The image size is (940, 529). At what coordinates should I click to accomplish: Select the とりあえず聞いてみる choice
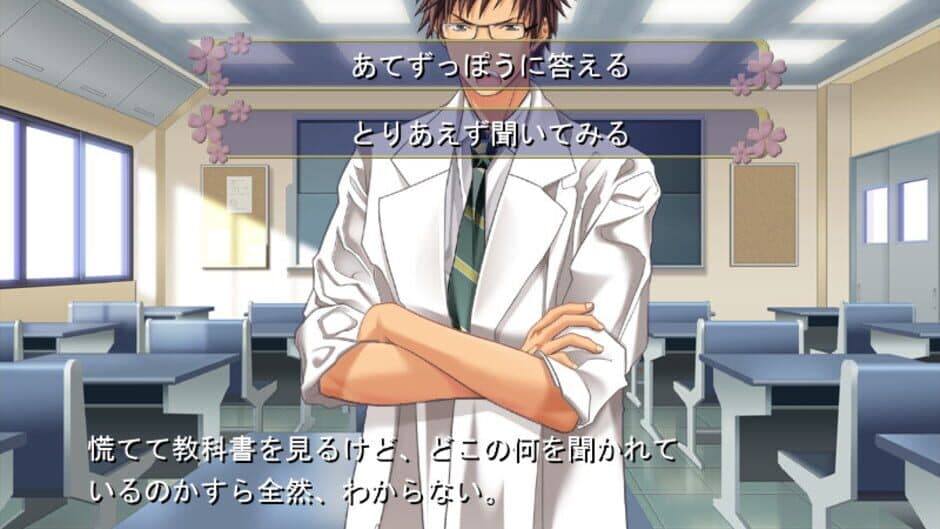[x=489, y=133]
